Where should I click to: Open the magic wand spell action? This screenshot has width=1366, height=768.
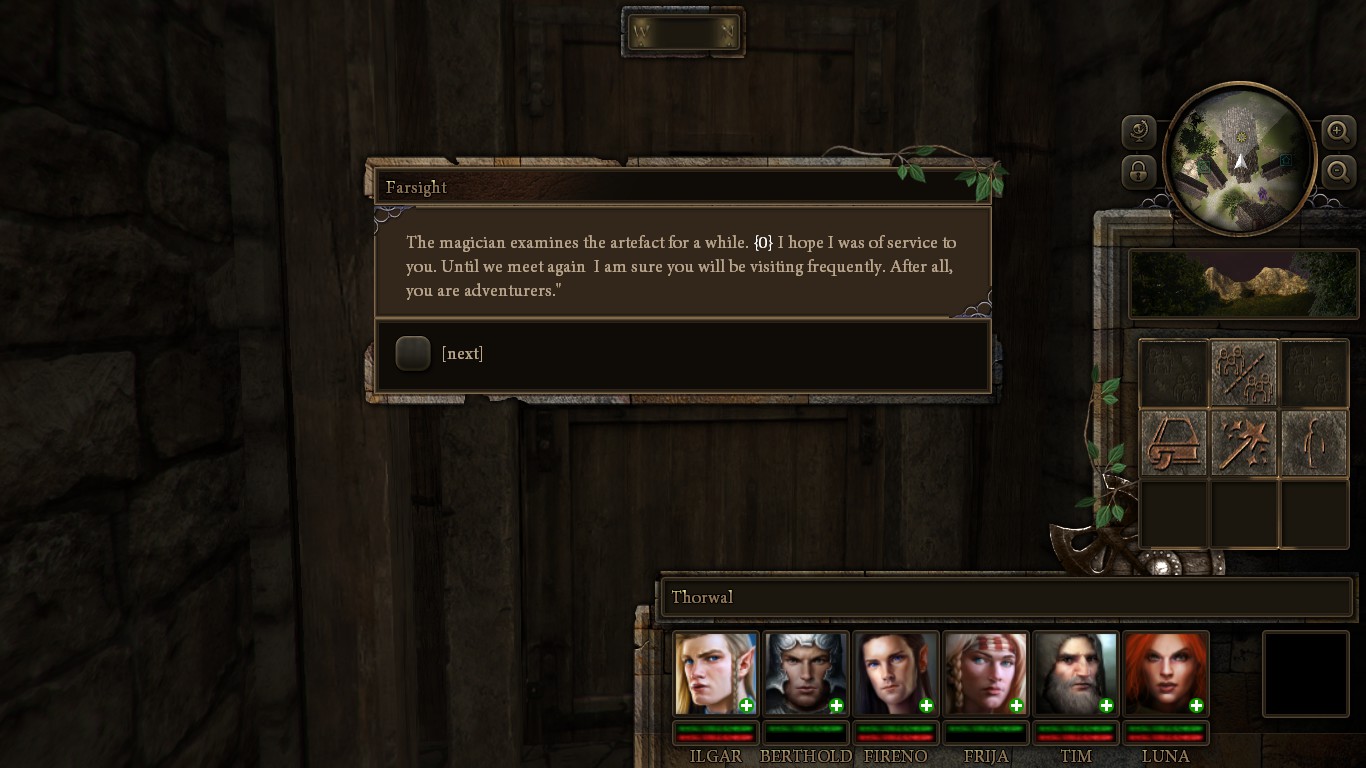pos(1244,442)
